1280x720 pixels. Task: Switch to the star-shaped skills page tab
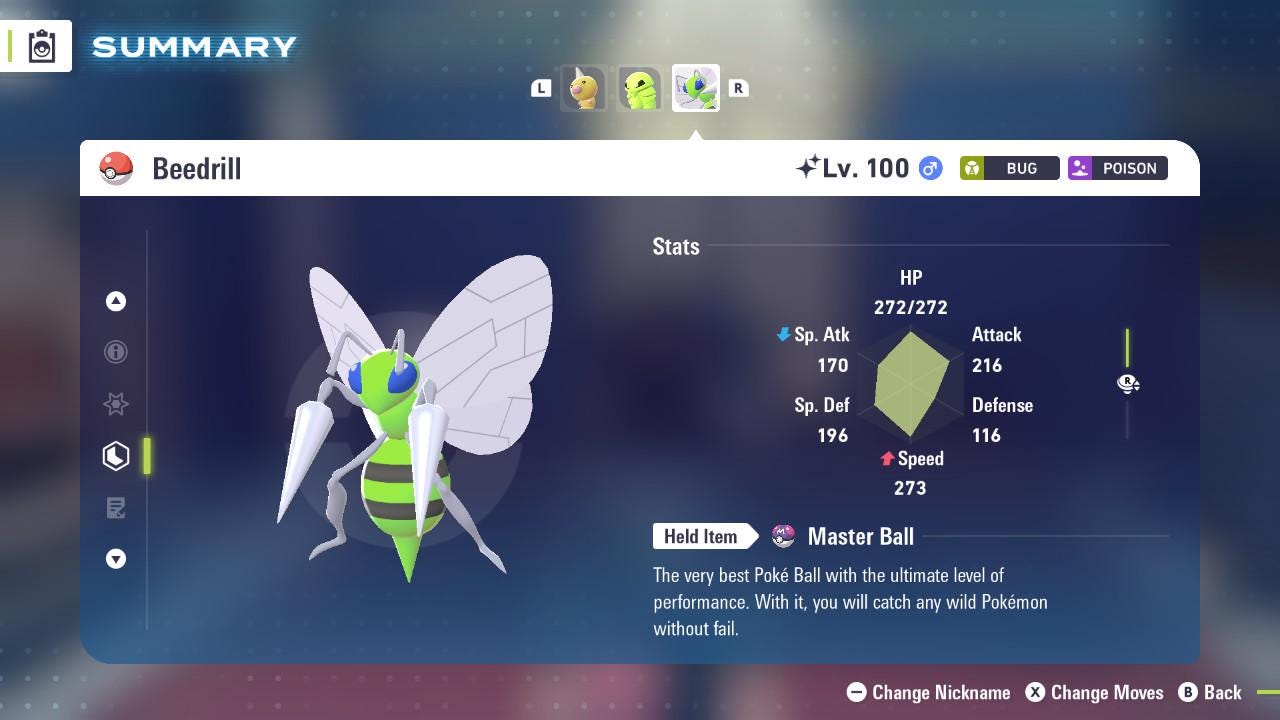coord(116,404)
